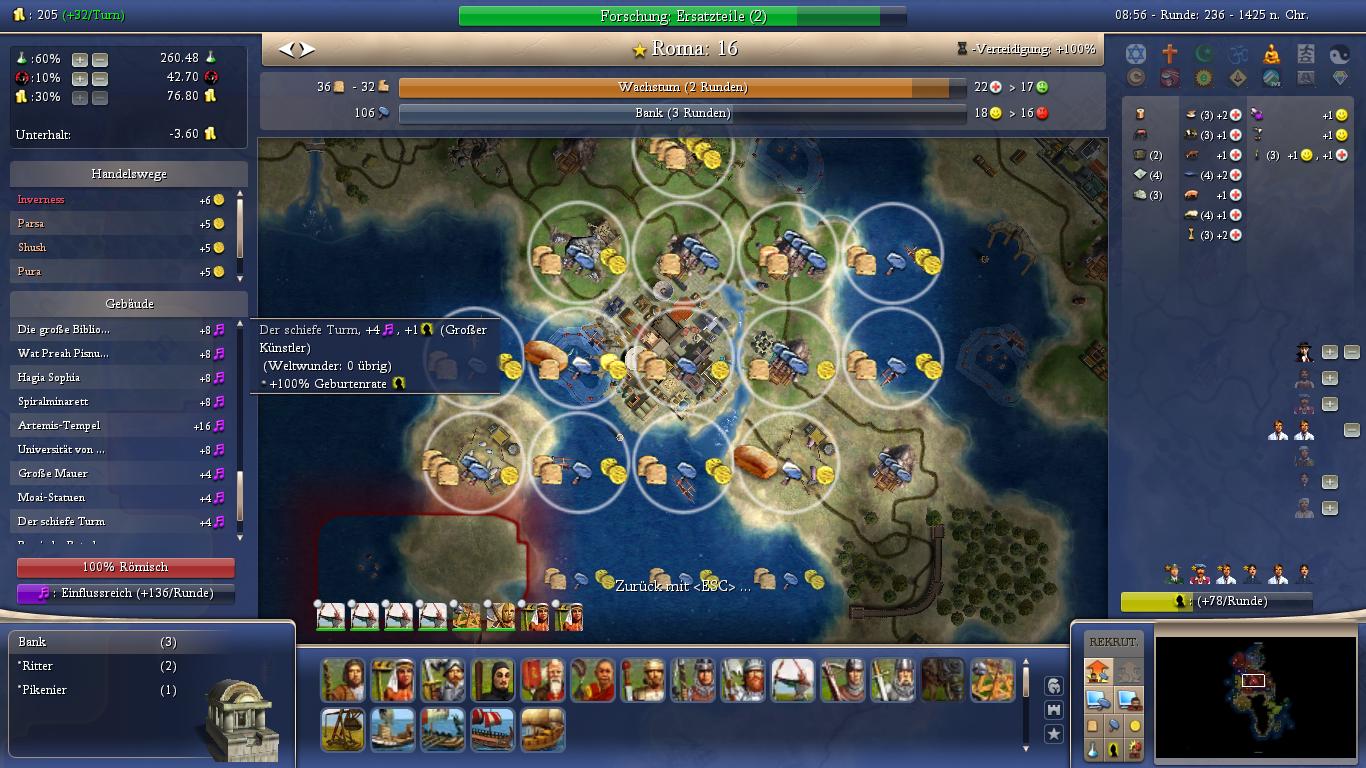
Task: Toggle the emphasize research flask button
Action: pos(1093,749)
